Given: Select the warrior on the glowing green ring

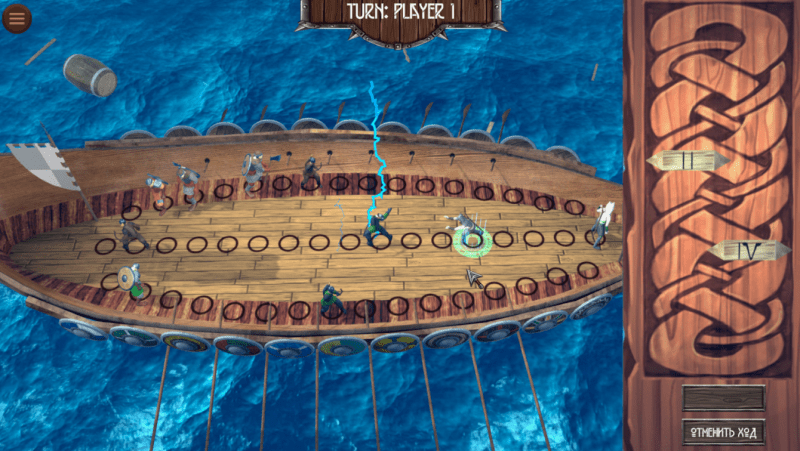Looking at the screenshot, I should pyautogui.click(x=467, y=232).
